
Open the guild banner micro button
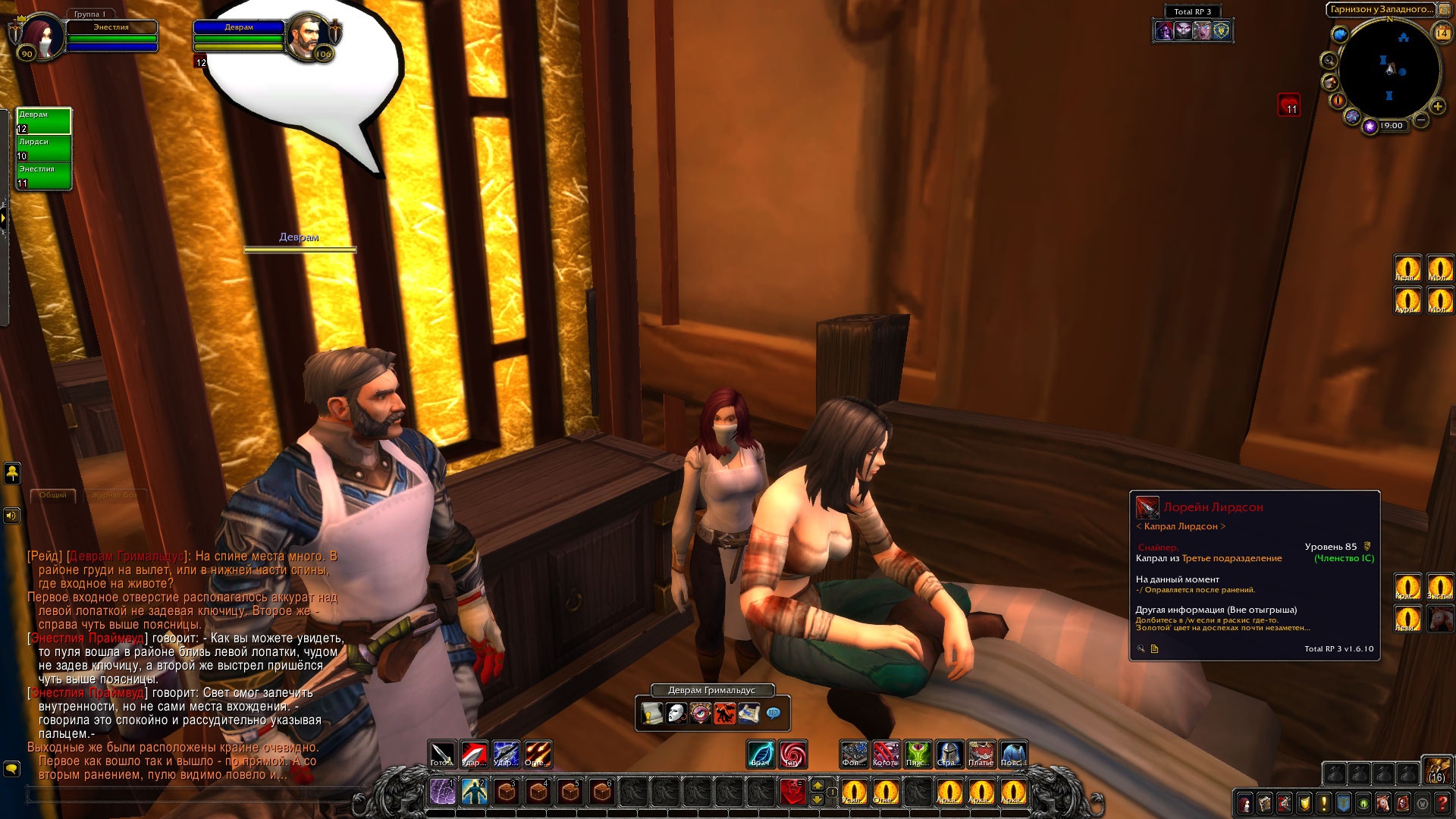coord(1343,803)
